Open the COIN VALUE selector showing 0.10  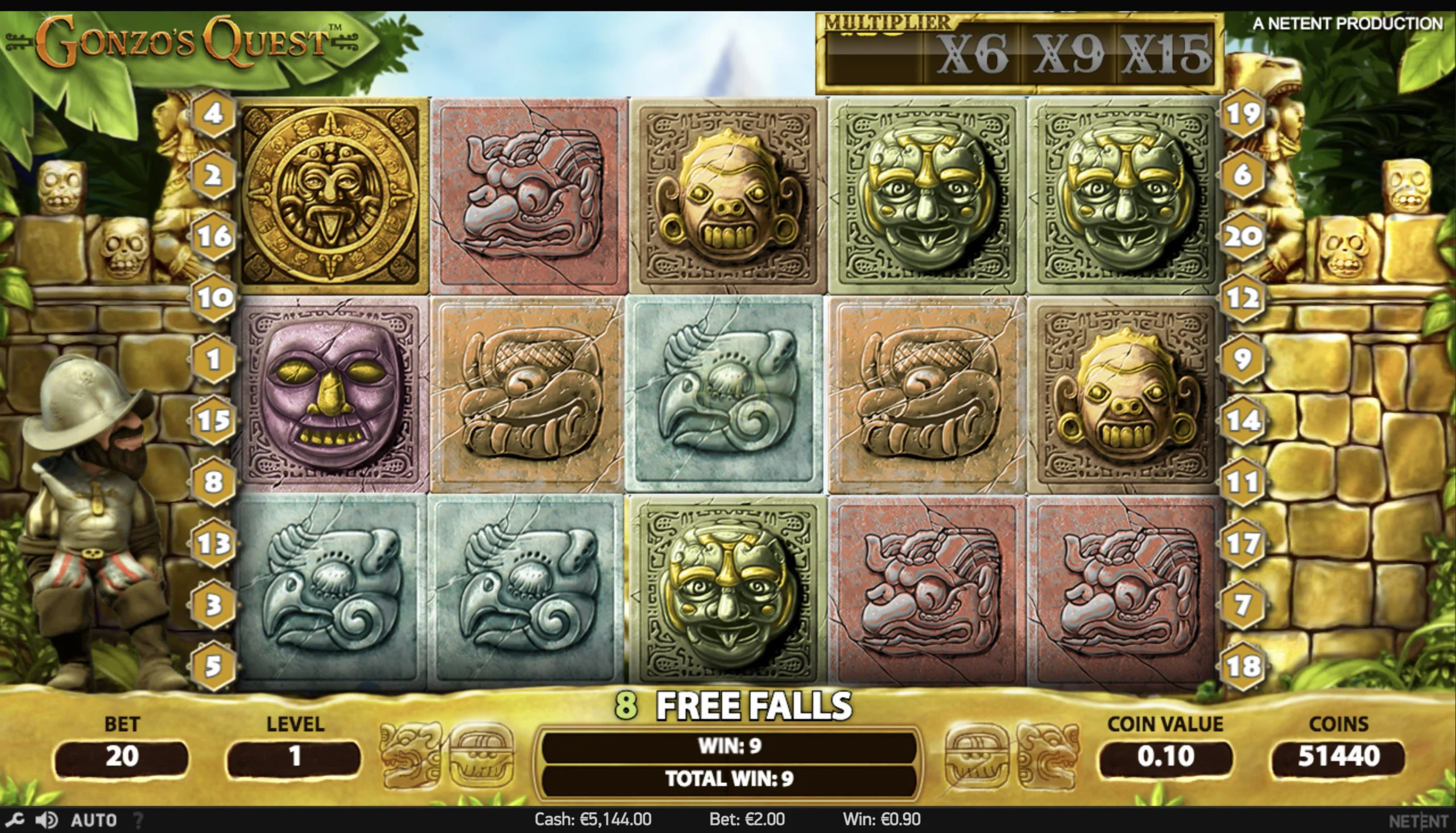(x=1165, y=757)
